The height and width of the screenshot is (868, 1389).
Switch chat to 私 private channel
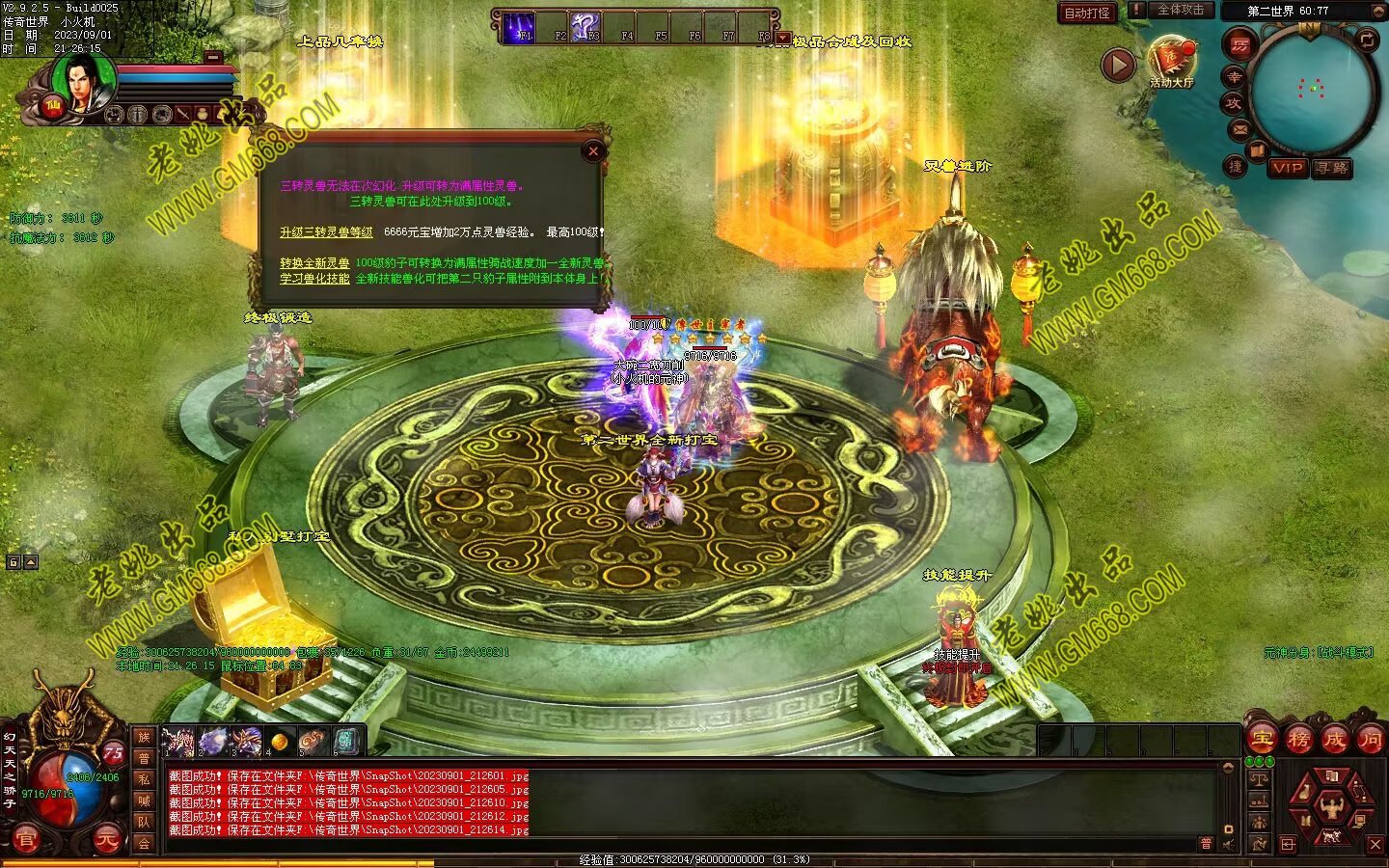[x=144, y=779]
